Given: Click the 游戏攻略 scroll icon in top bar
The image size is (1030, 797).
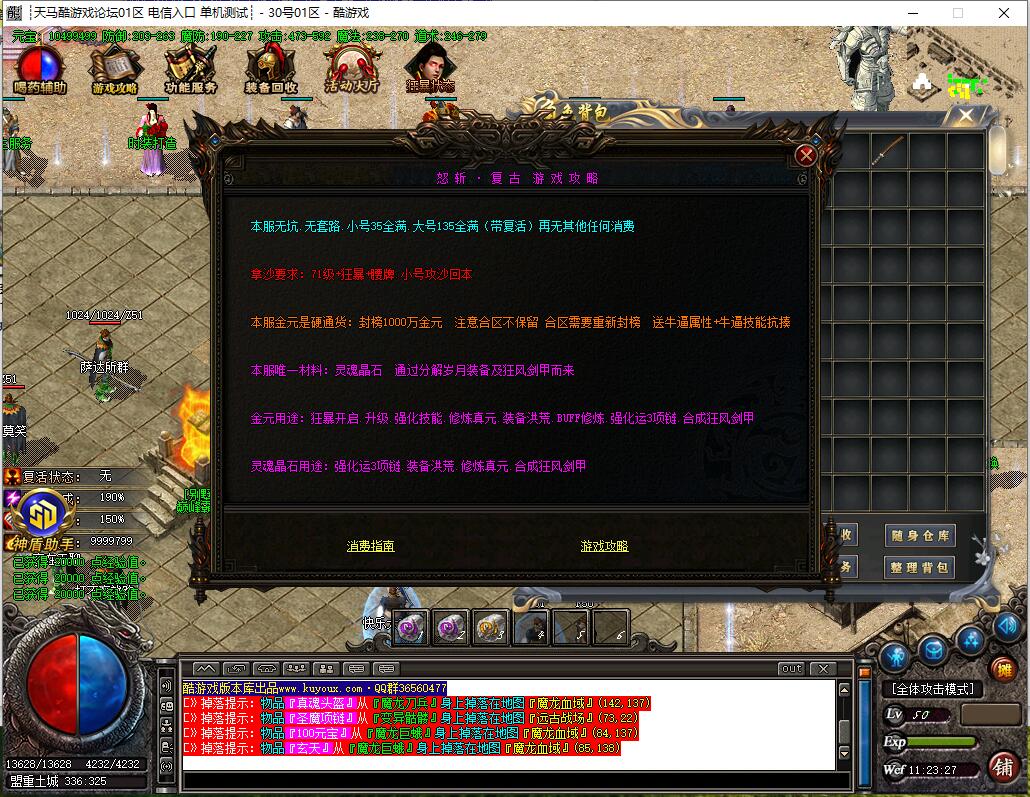Looking at the screenshot, I should coord(114,68).
